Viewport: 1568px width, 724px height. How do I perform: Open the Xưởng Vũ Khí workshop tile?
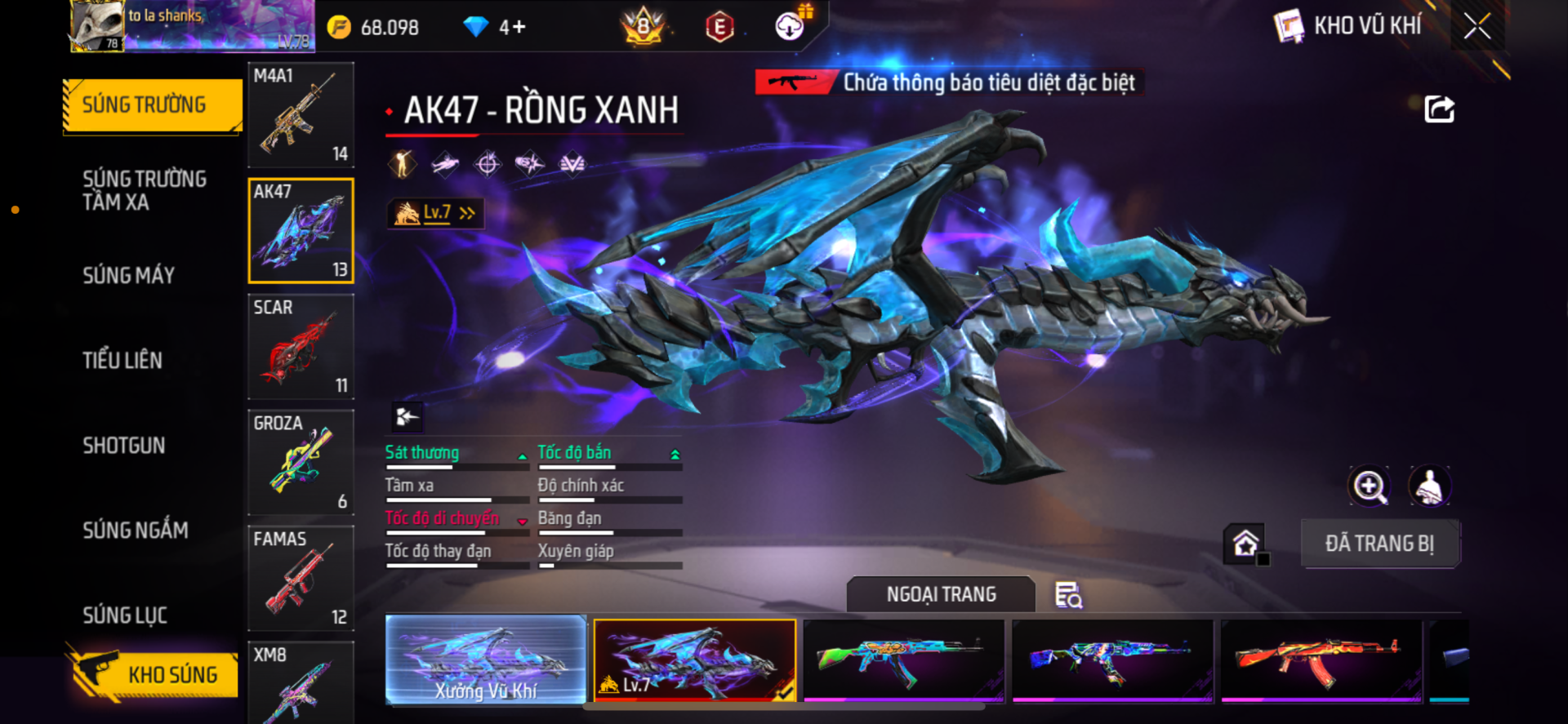(486, 660)
